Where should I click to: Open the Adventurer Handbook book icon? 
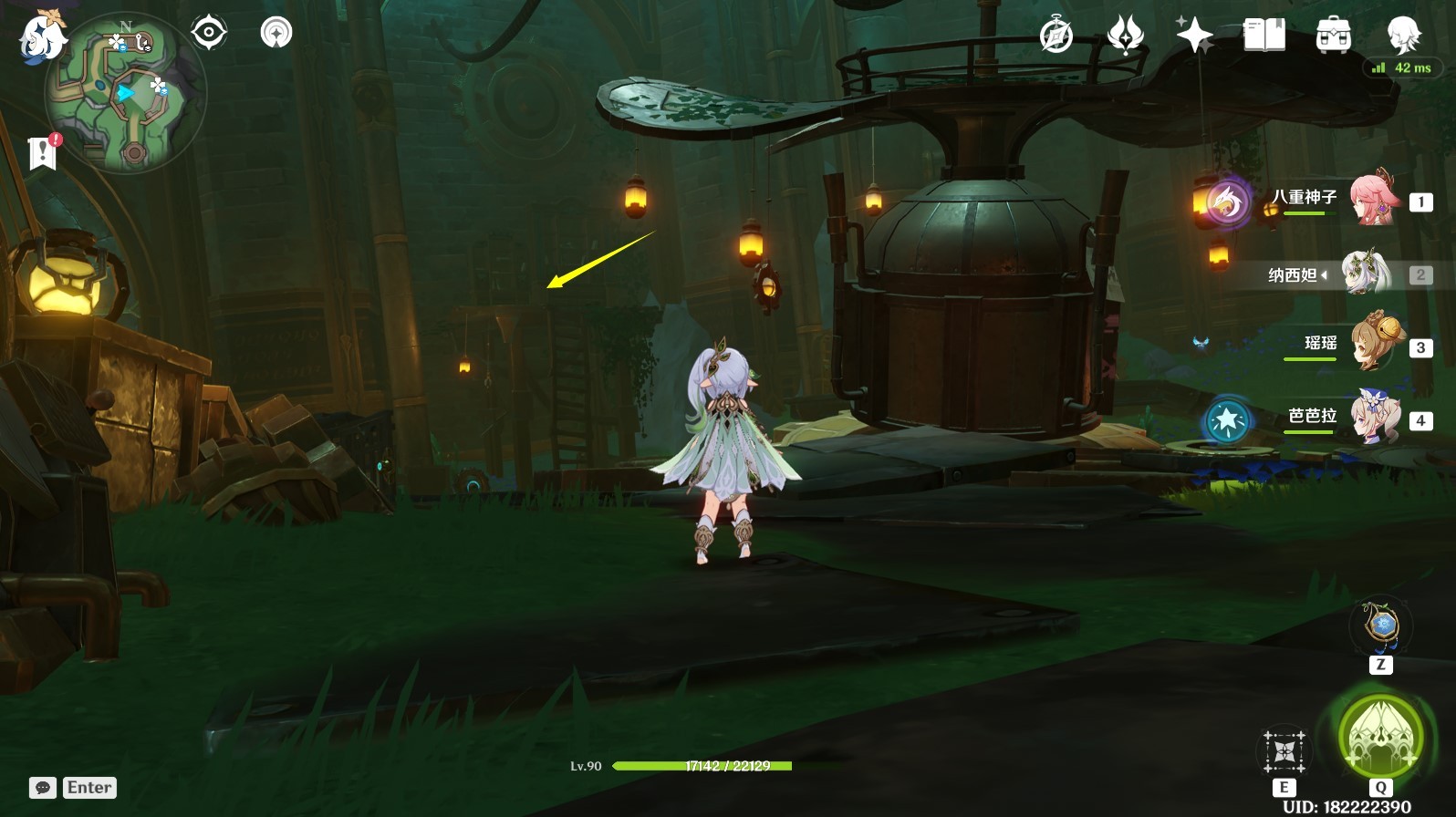click(x=1264, y=36)
